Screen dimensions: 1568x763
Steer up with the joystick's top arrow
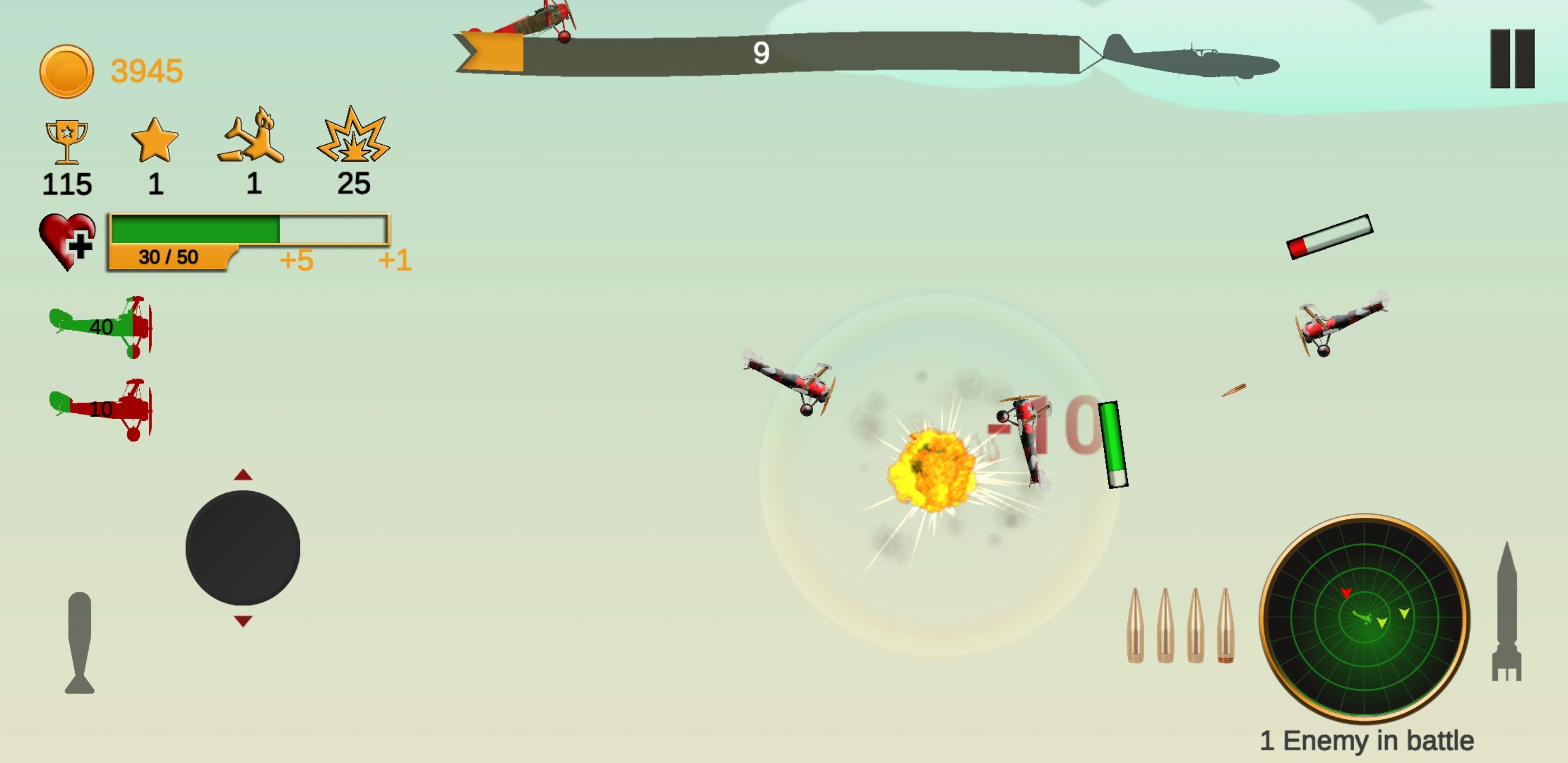pyautogui.click(x=243, y=474)
